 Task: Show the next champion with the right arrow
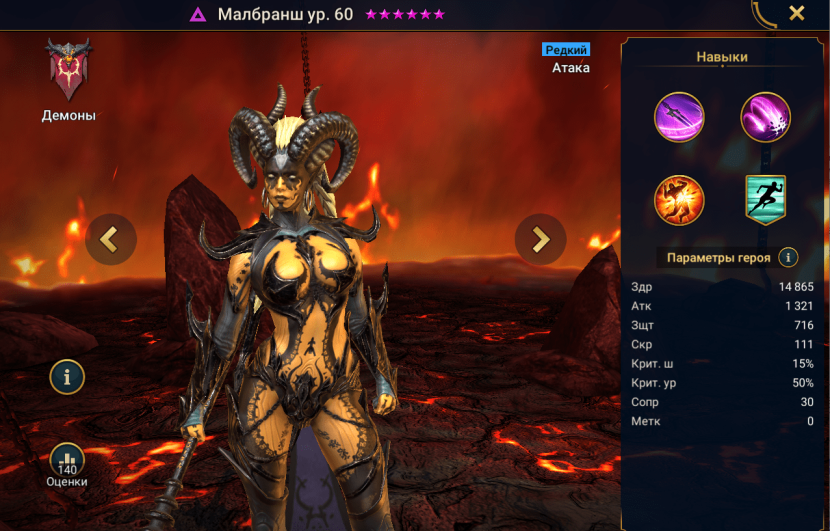(540, 239)
